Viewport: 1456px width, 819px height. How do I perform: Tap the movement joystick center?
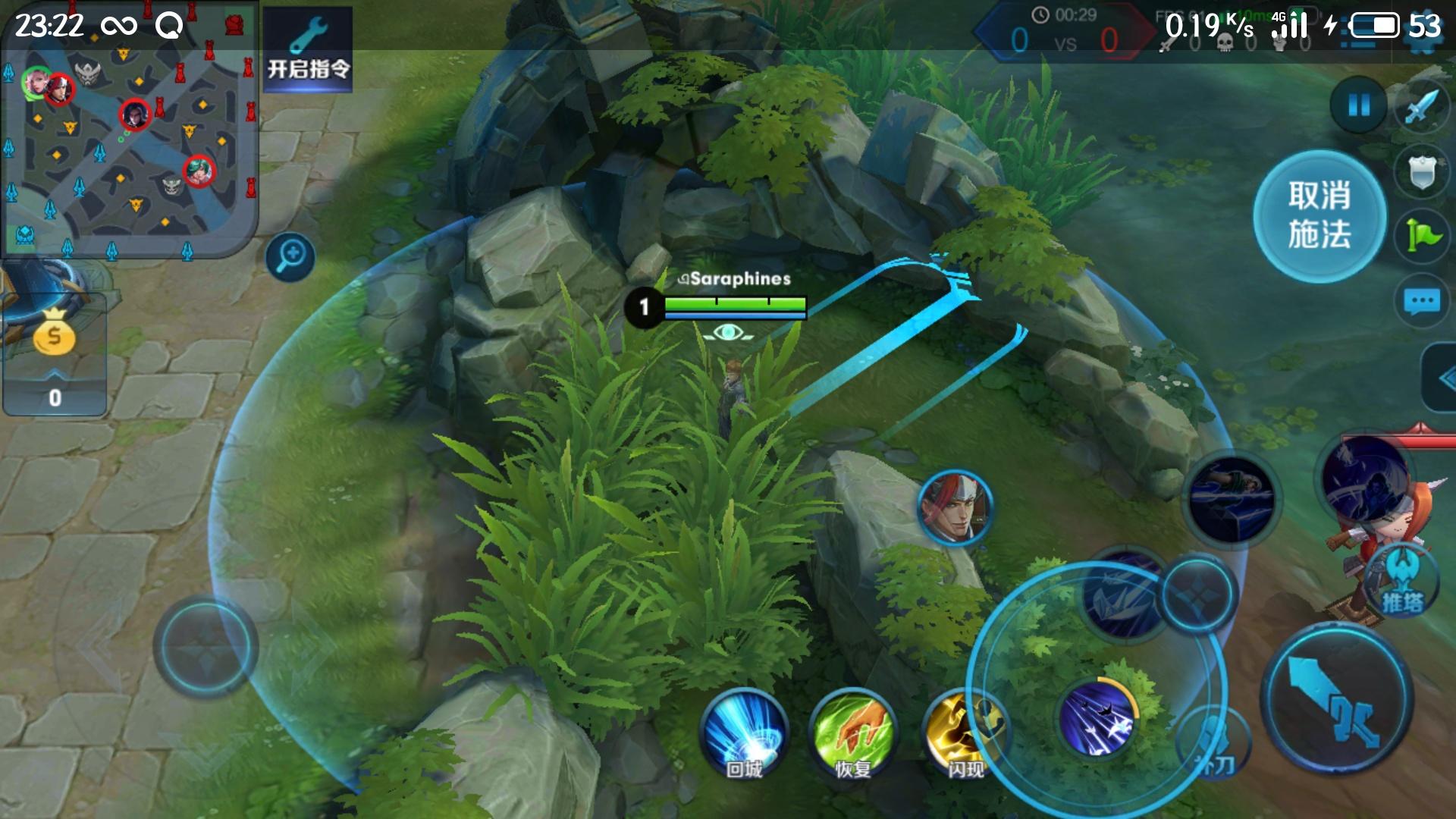[206, 646]
